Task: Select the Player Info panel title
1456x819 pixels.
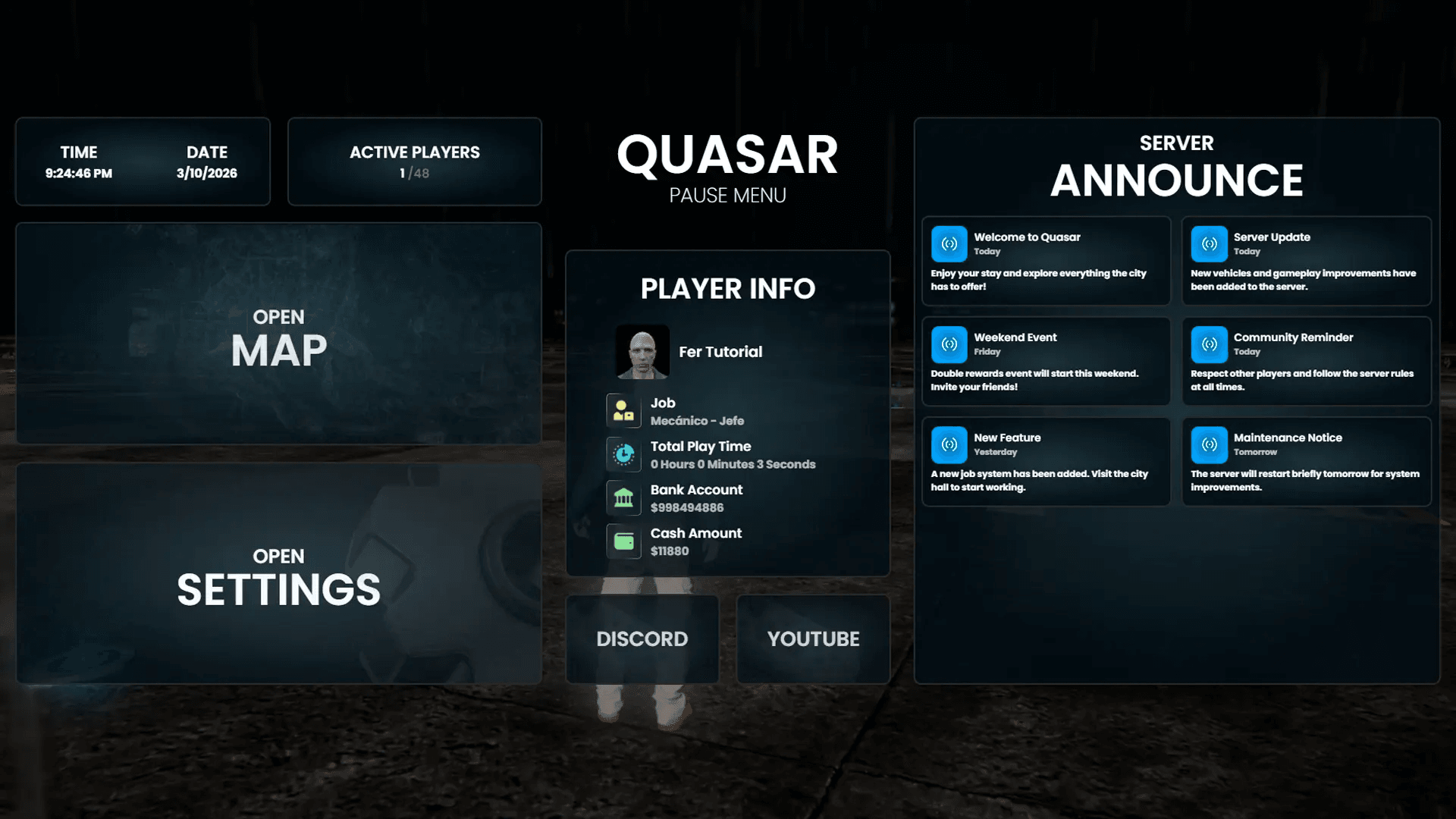Action: [x=727, y=289]
